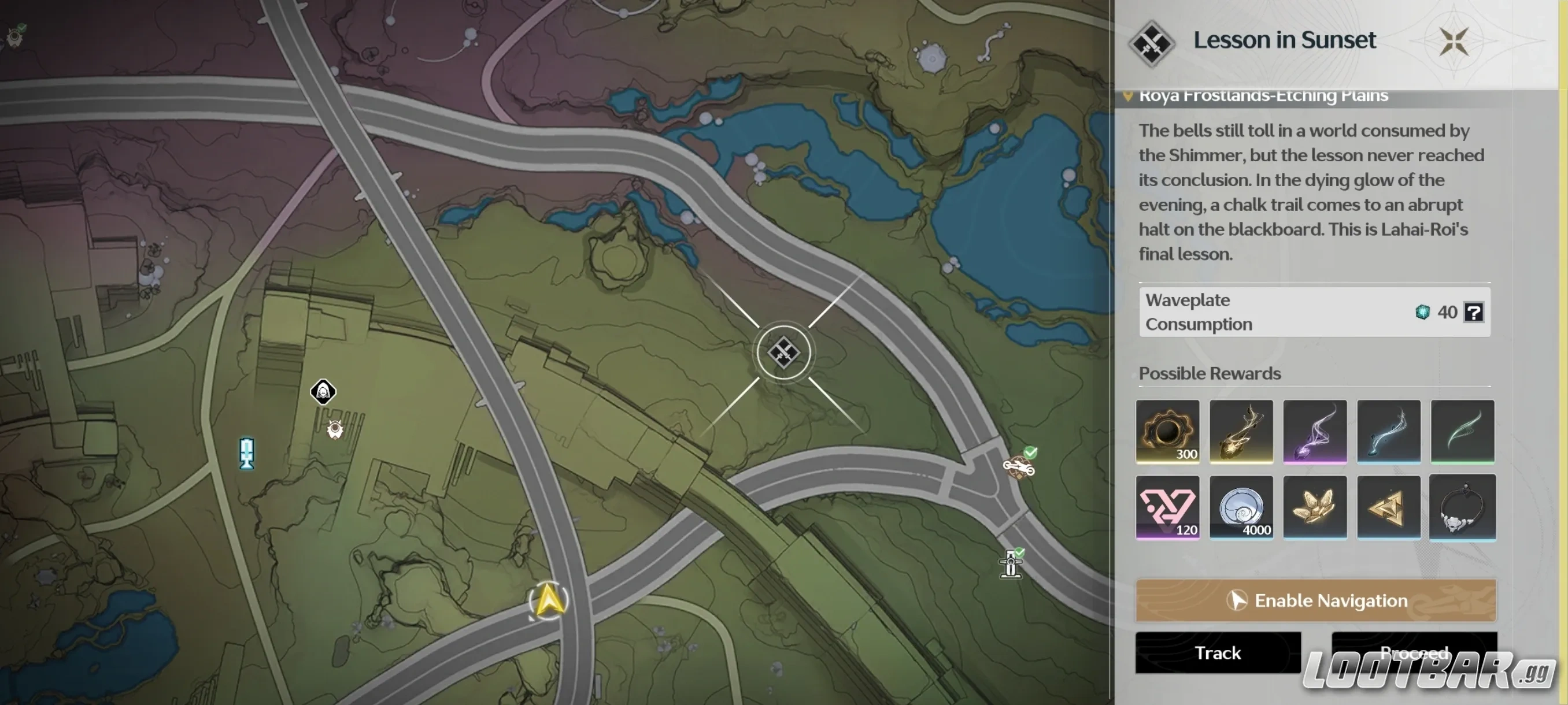The image size is (1568, 705).
Task: Select the 300 shell credits reward
Action: 1167,432
